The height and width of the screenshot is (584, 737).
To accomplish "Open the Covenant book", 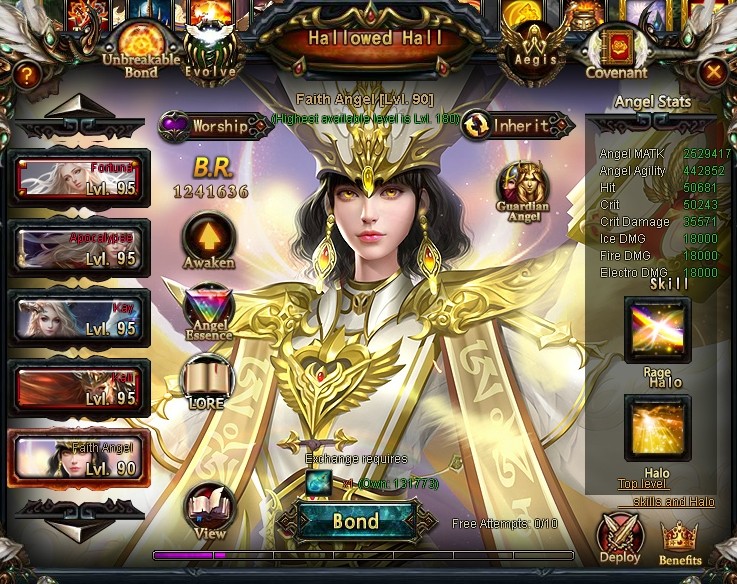I will pyautogui.click(x=616, y=50).
